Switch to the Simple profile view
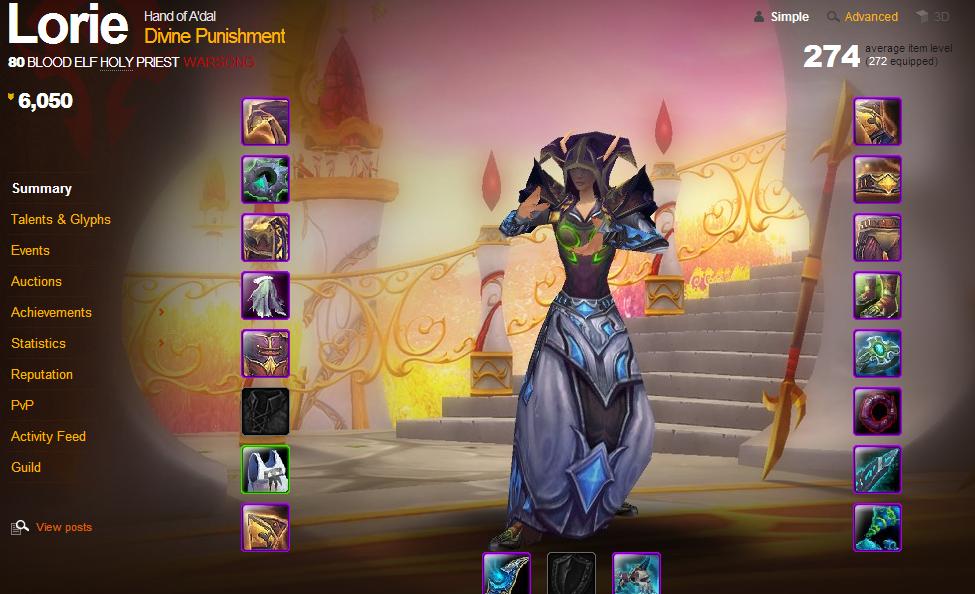This screenshot has width=975, height=594. pyautogui.click(x=789, y=16)
